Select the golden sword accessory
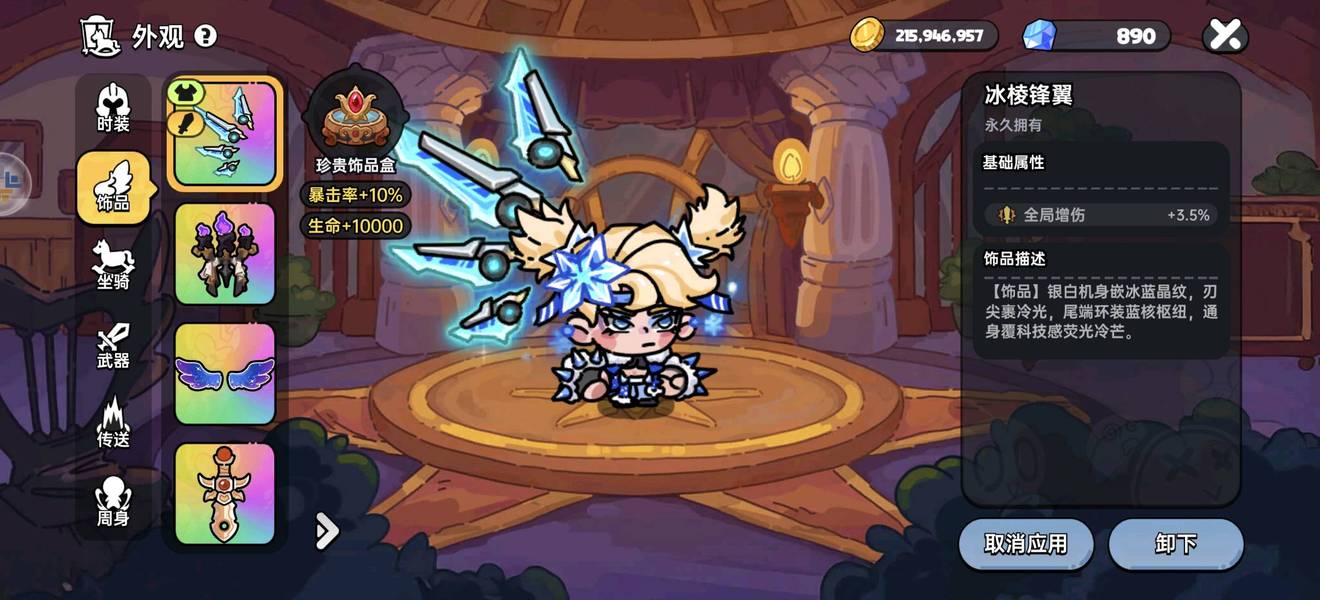The width and height of the screenshot is (1320, 600). coord(225,493)
